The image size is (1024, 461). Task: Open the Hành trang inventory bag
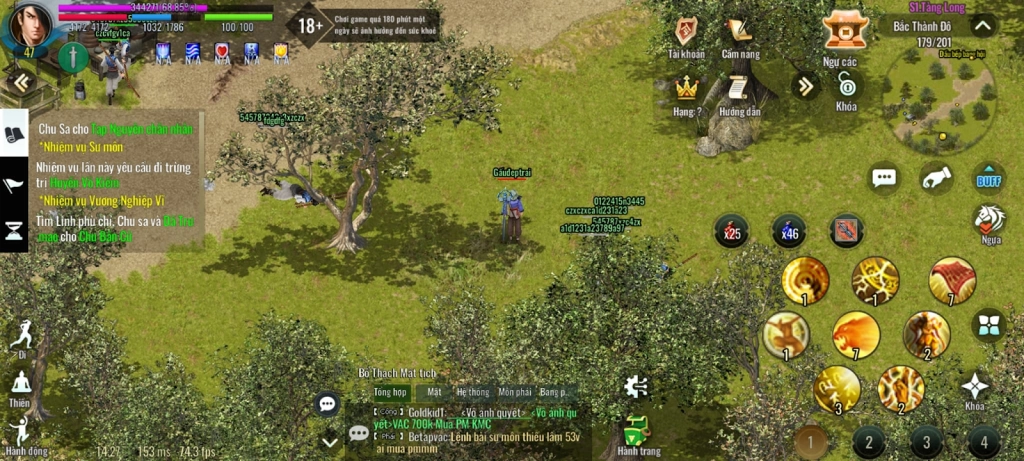click(637, 433)
